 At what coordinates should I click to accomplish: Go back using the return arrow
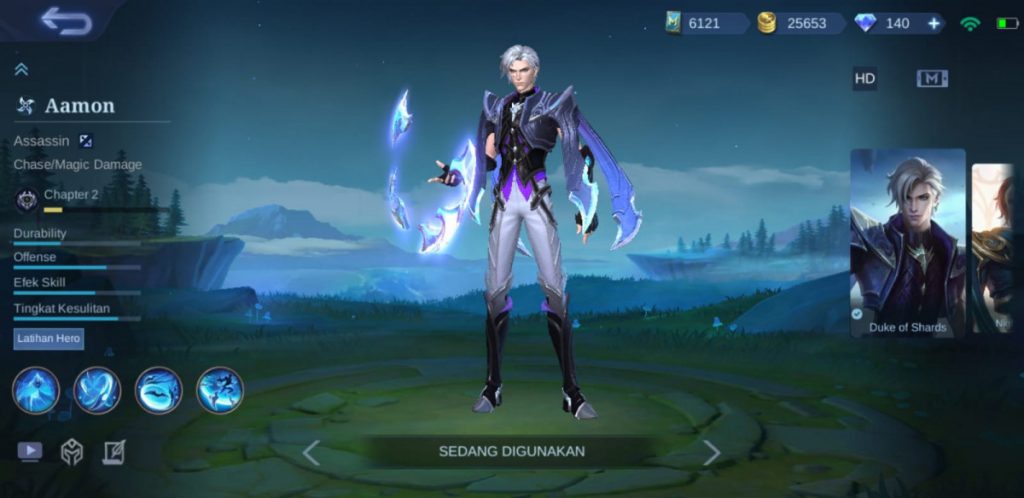66,21
